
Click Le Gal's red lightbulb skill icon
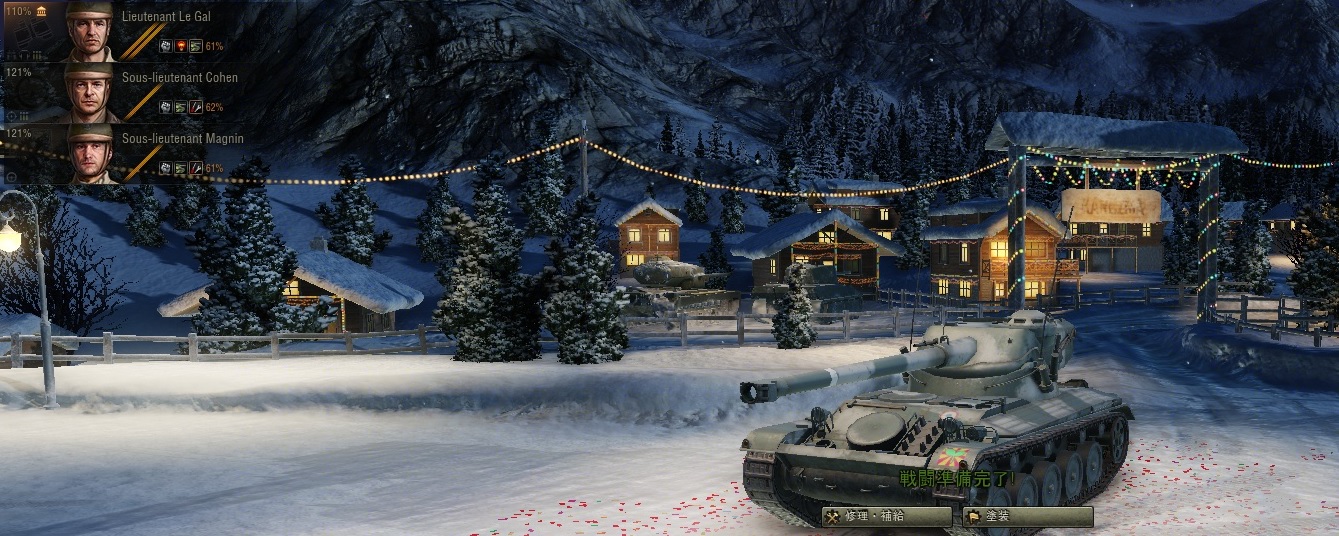tap(181, 46)
